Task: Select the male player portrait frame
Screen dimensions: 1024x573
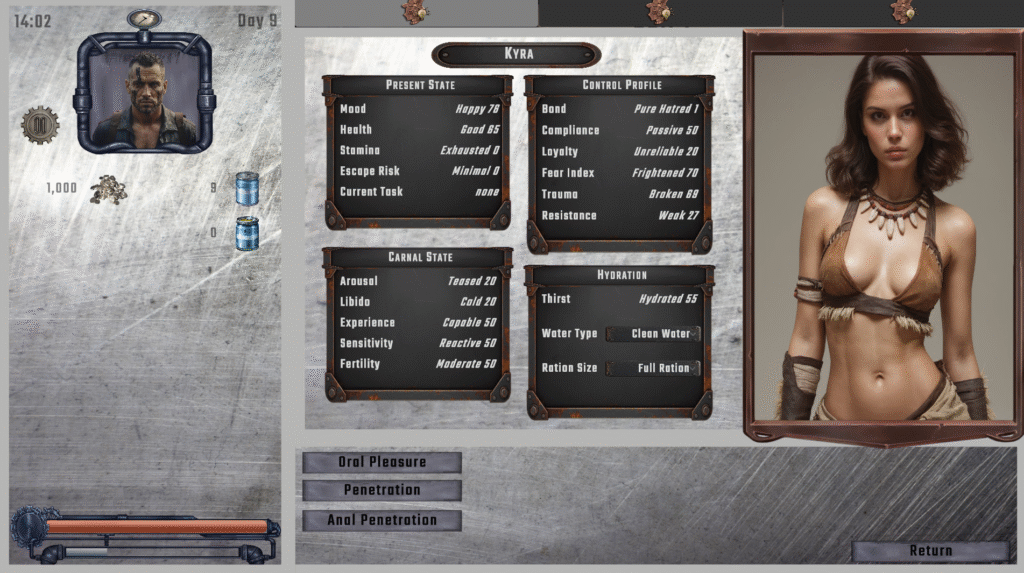Action: tap(145, 93)
